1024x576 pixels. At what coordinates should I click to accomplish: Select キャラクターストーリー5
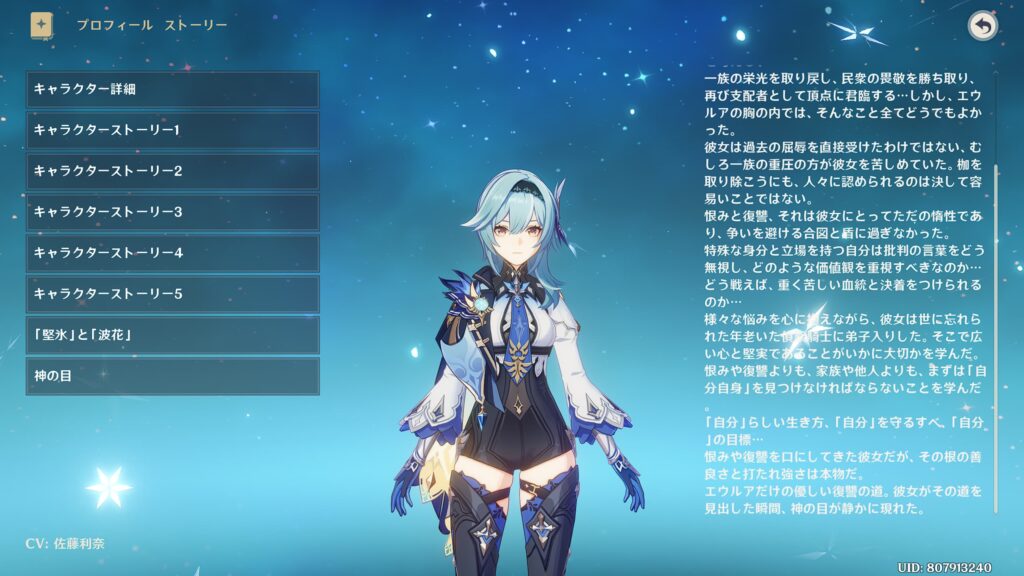tap(172, 295)
